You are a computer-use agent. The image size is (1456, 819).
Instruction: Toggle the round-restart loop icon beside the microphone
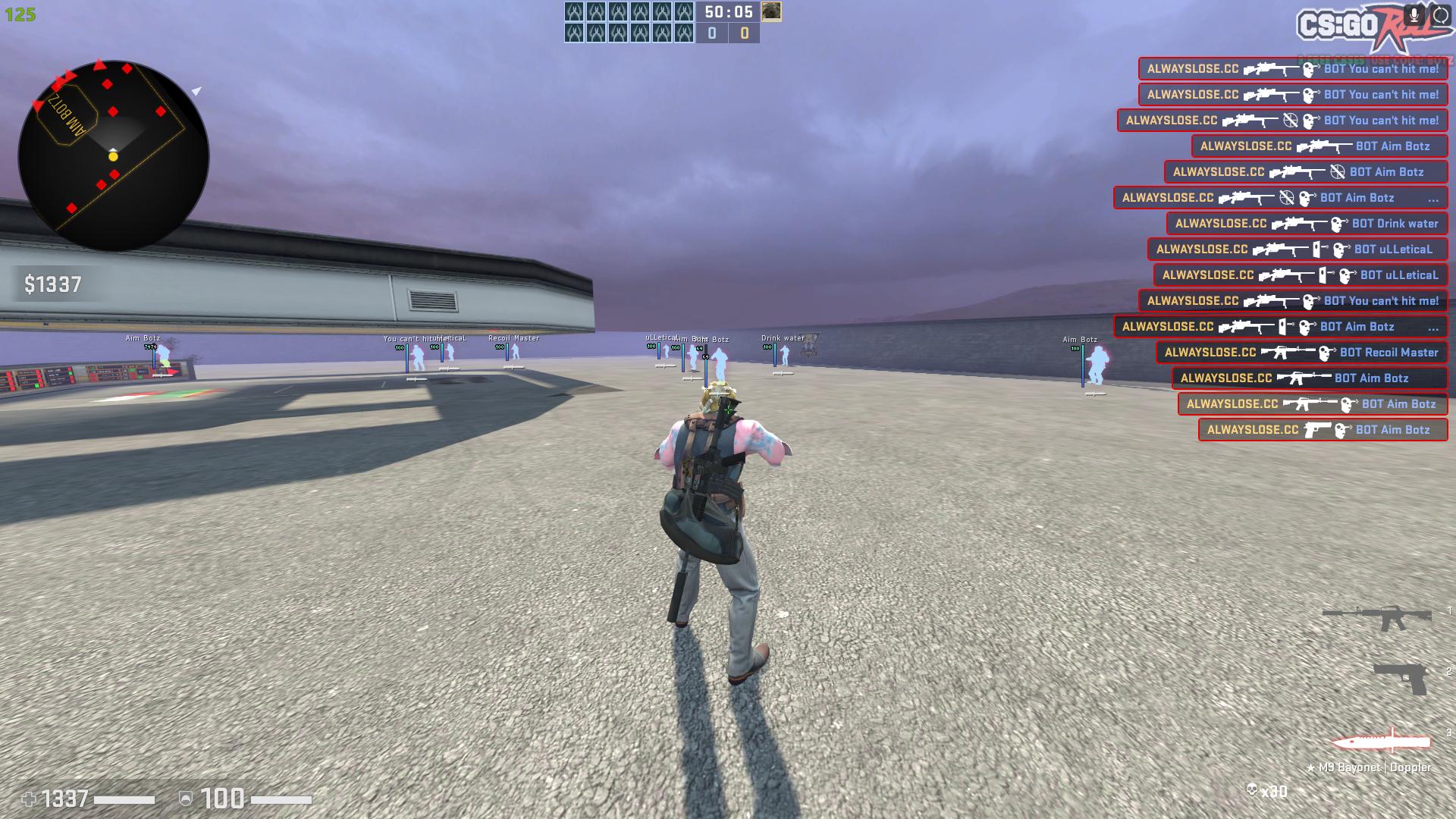click(1439, 14)
